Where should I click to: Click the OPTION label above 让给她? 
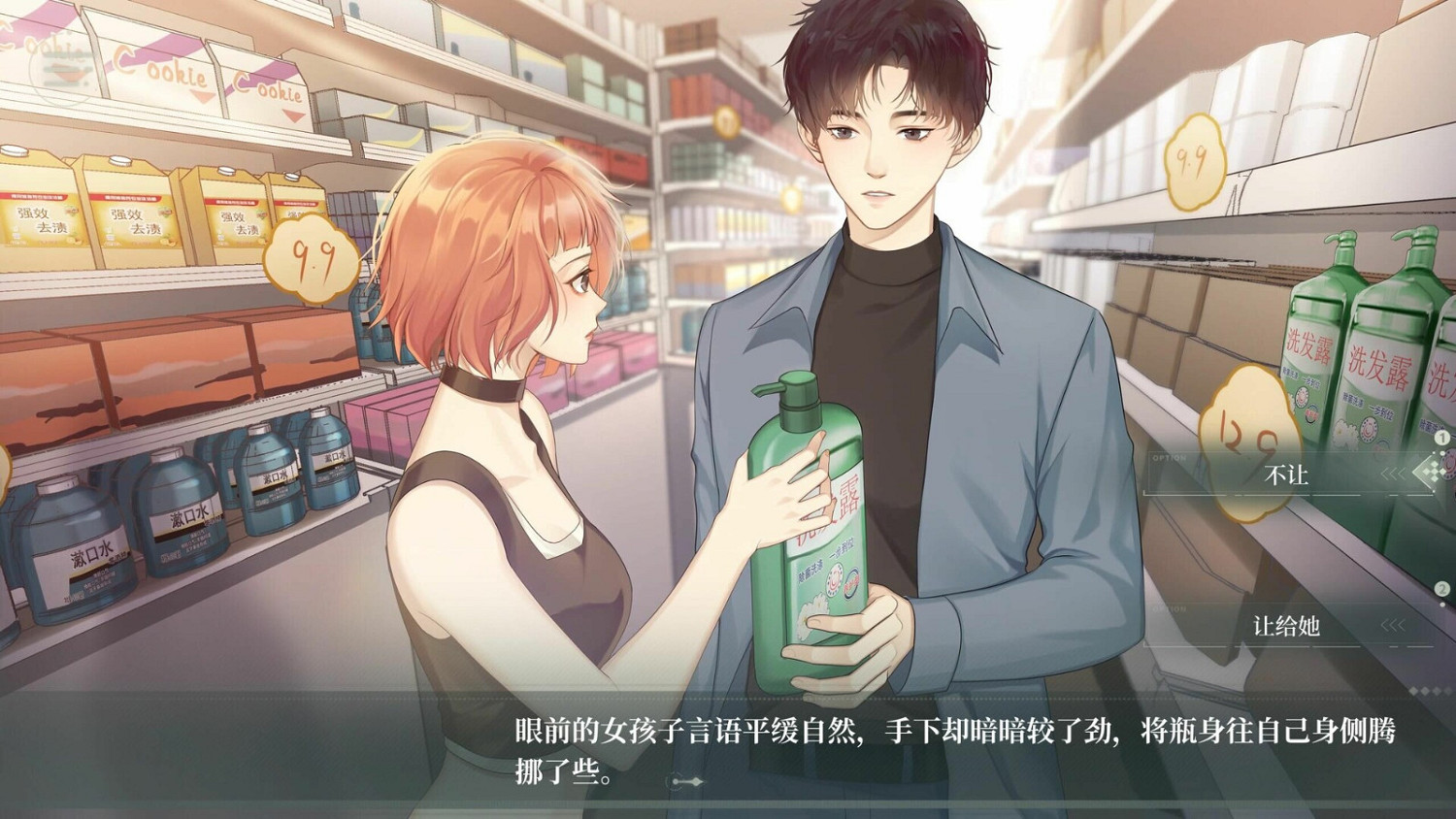tap(1169, 607)
